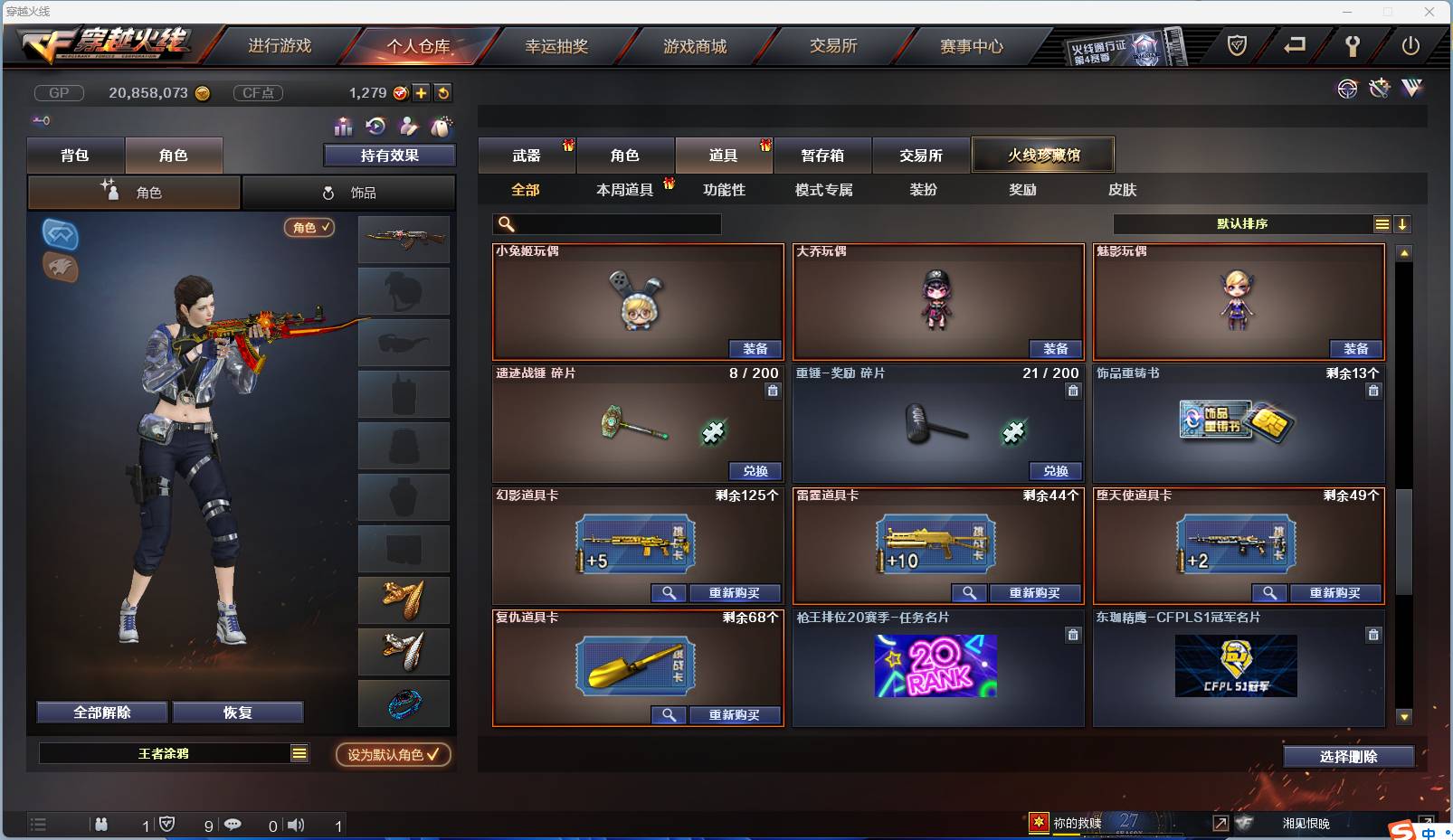
Task: Open the magnifier preview on 雷霆道具卡
Action: coord(970,593)
